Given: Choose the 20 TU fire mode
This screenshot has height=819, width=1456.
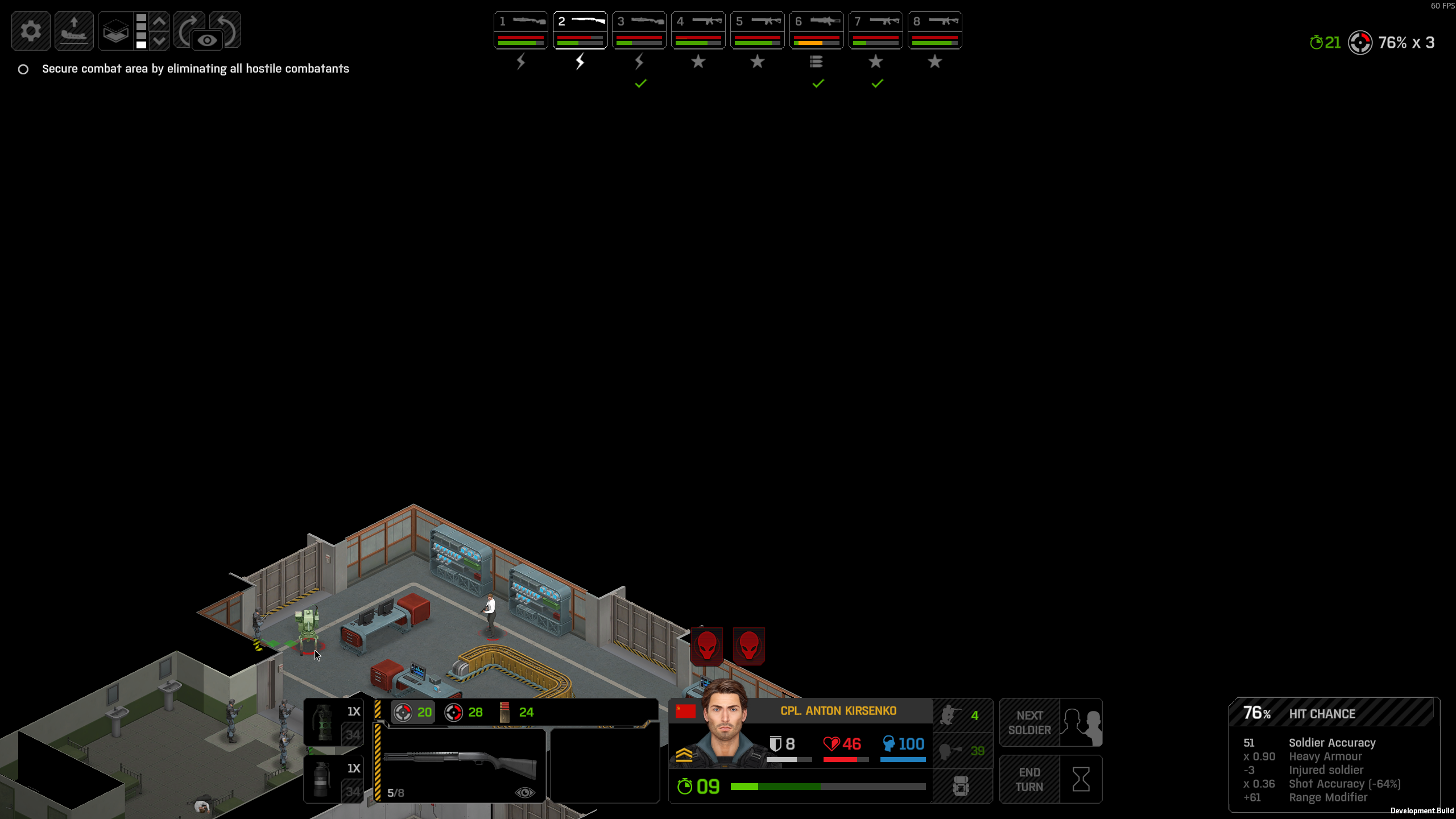Looking at the screenshot, I should click(x=413, y=712).
